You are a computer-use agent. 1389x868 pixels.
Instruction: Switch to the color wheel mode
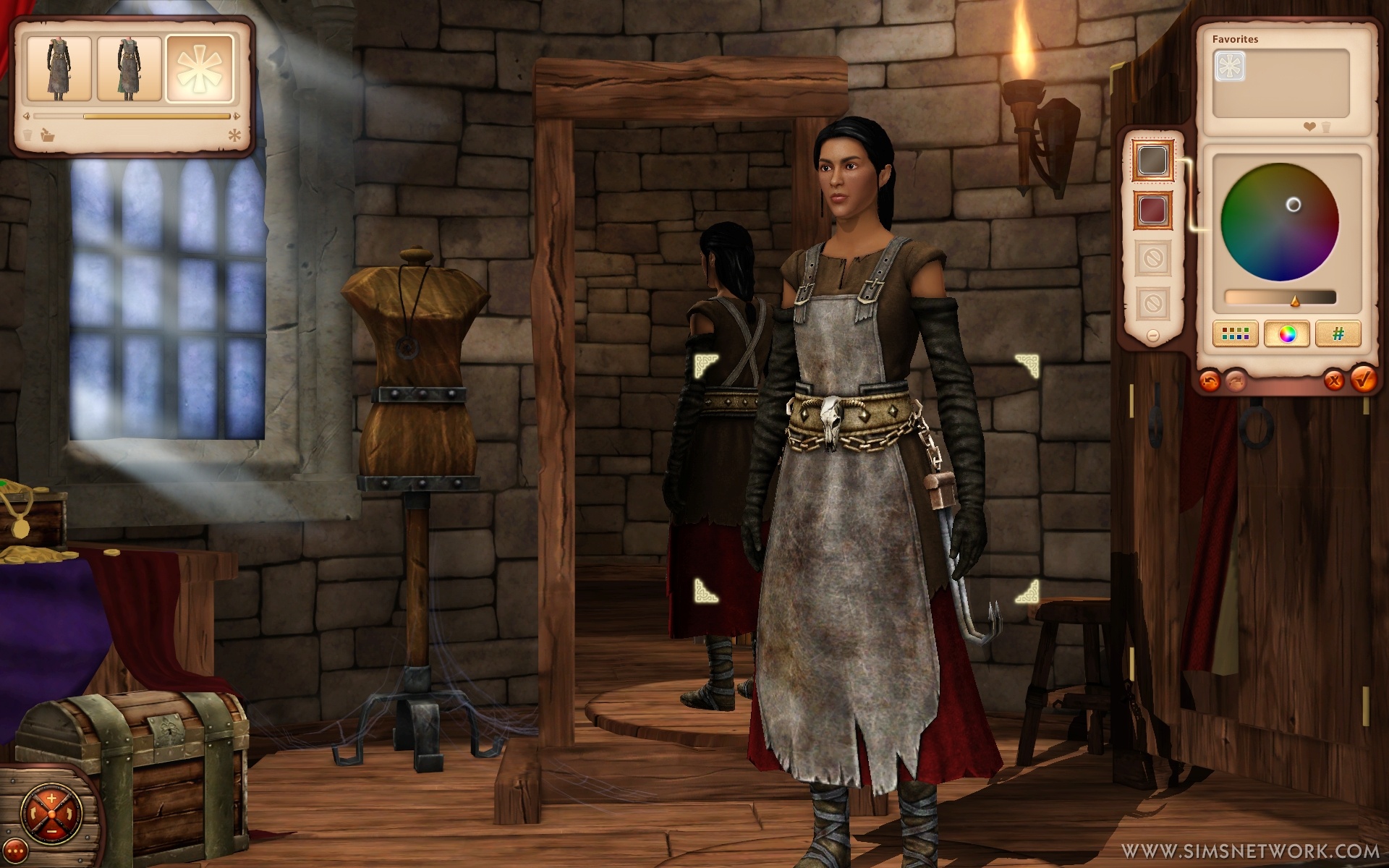[x=1286, y=334]
